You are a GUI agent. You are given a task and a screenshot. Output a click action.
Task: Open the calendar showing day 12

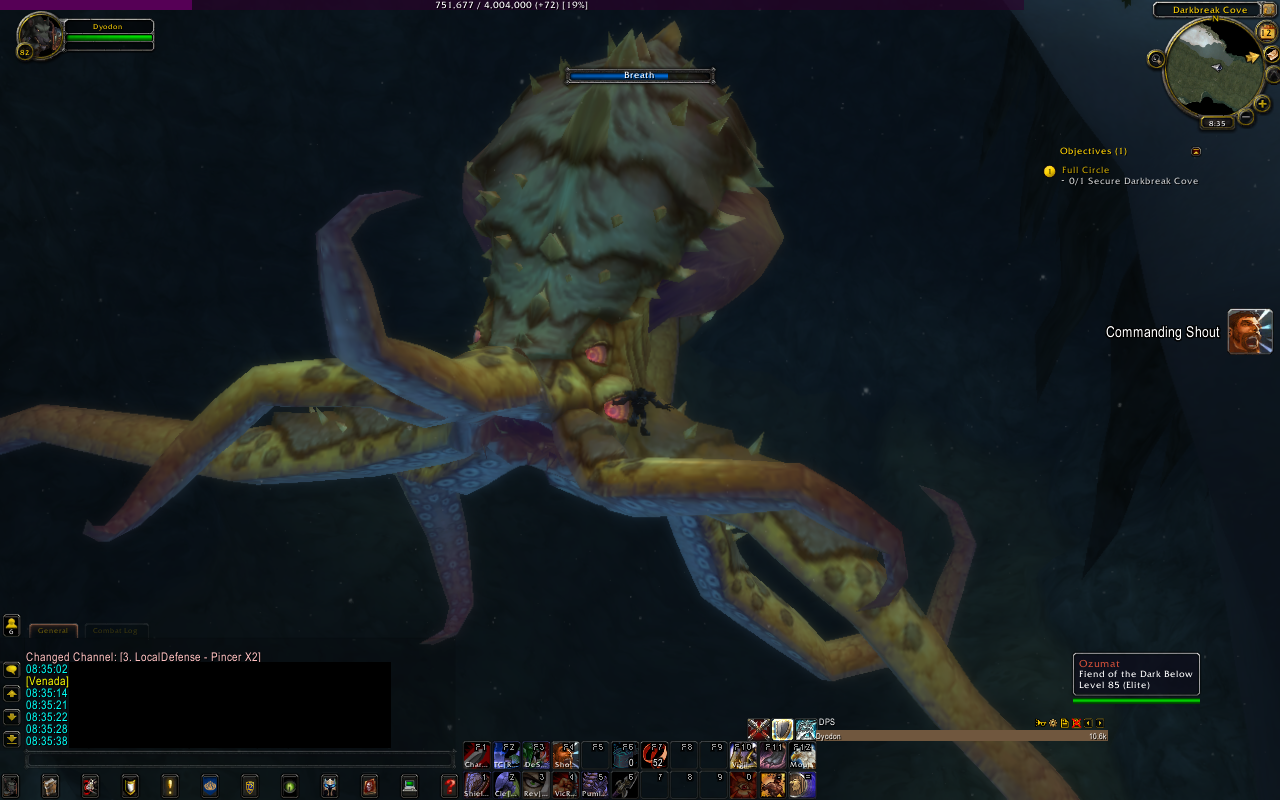[1266, 31]
